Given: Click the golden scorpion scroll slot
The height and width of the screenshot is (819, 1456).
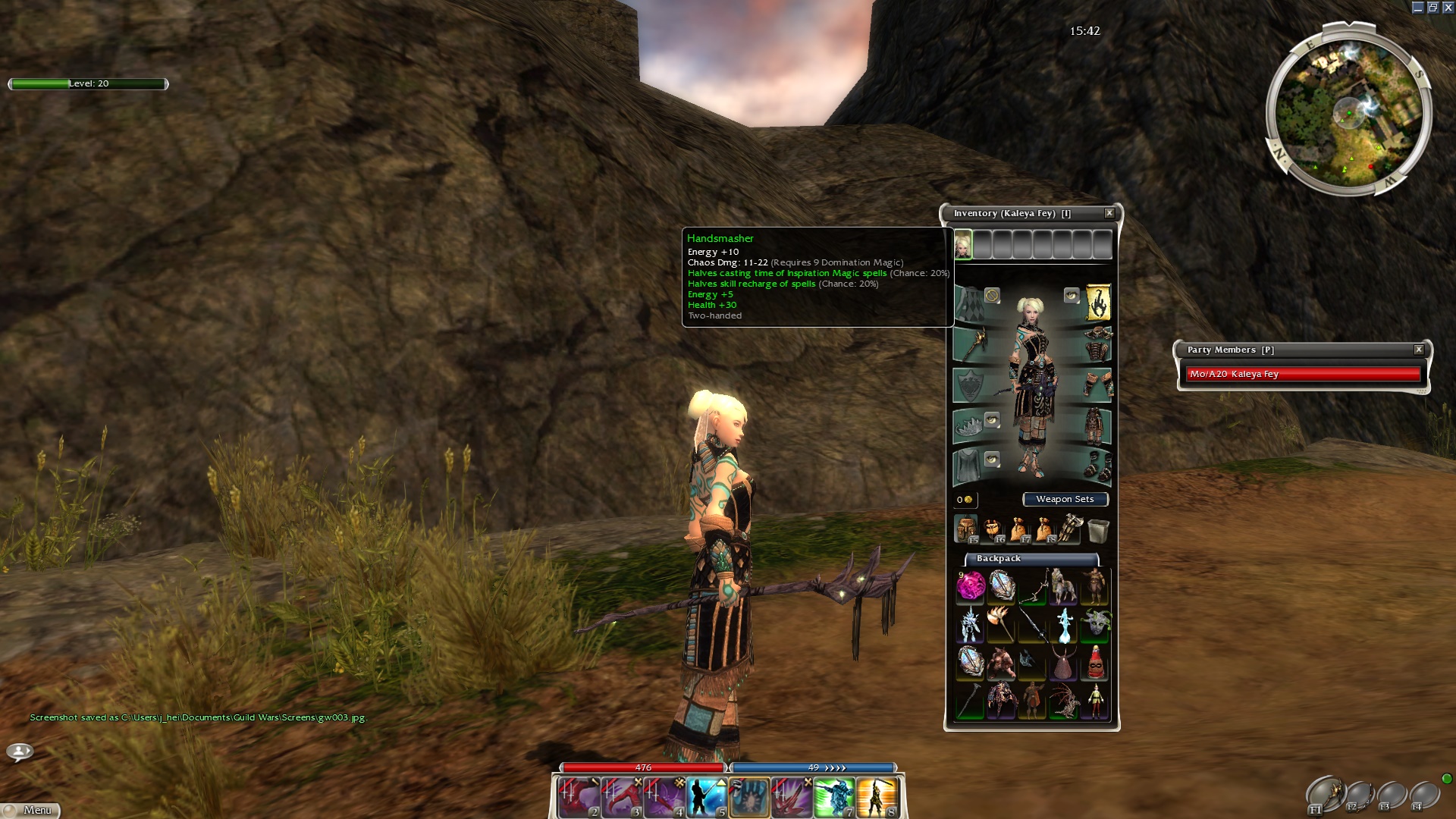Looking at the screenshot, I should tap(1097, 303).
